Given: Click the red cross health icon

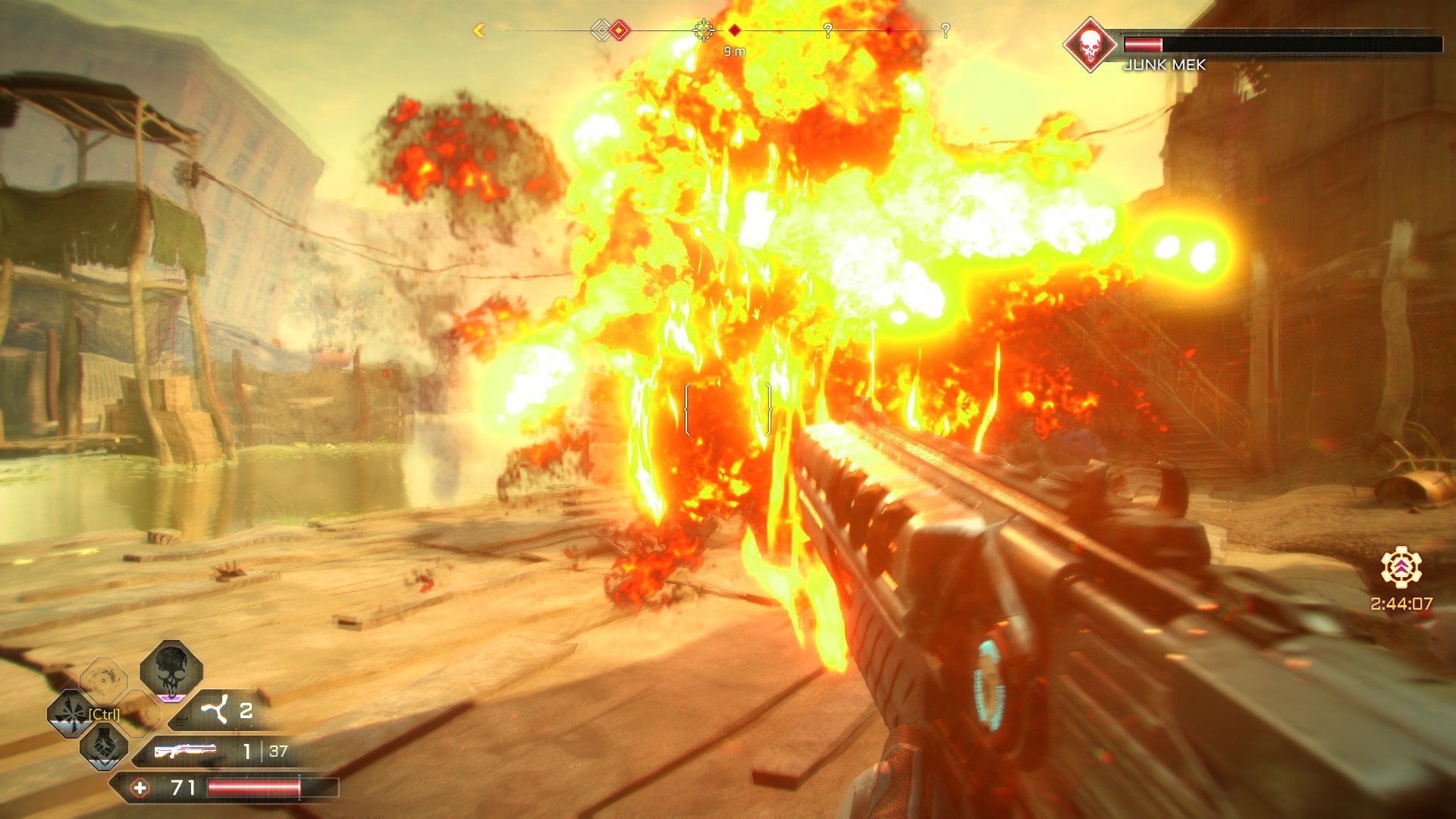Looking at the screenshot, I should point(140,788).
